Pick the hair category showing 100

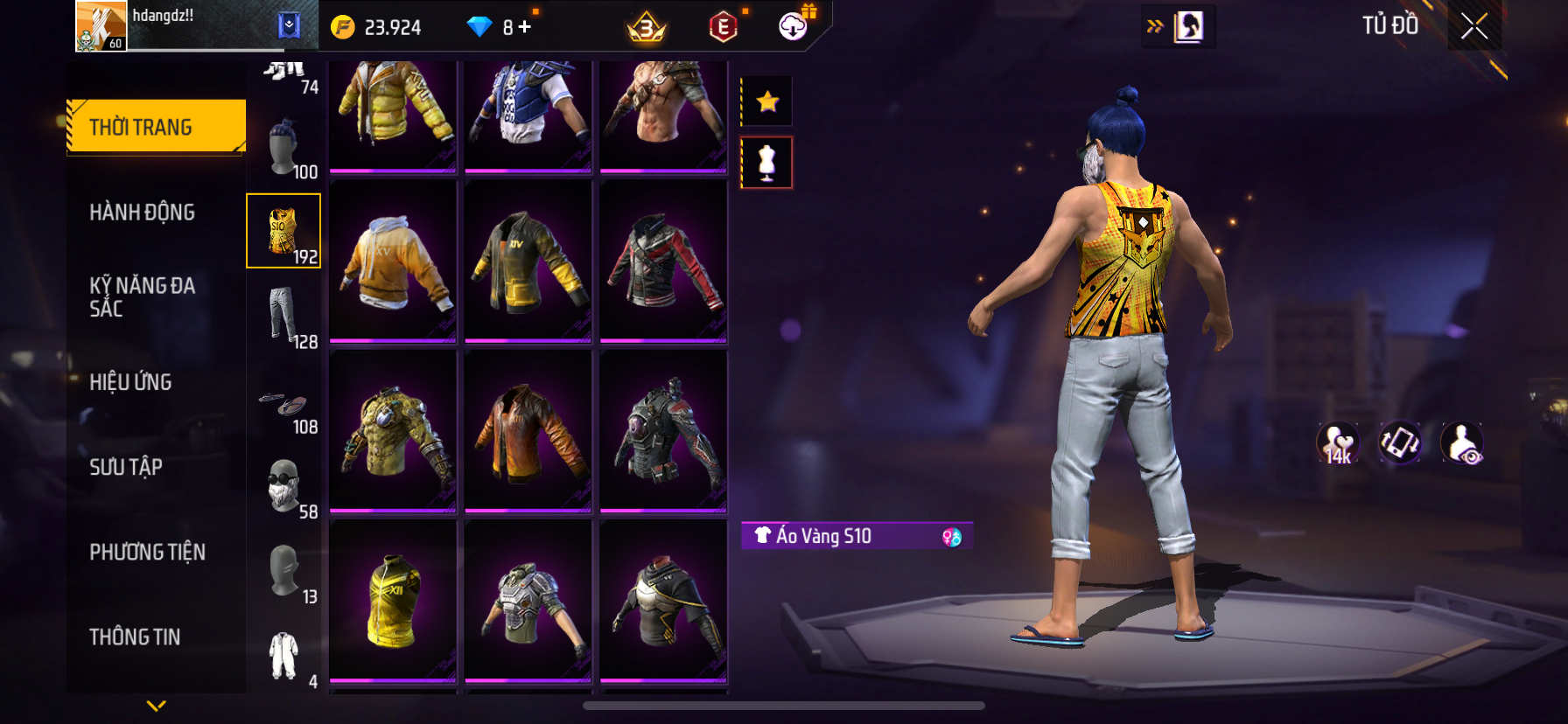(x=284, y=149)
